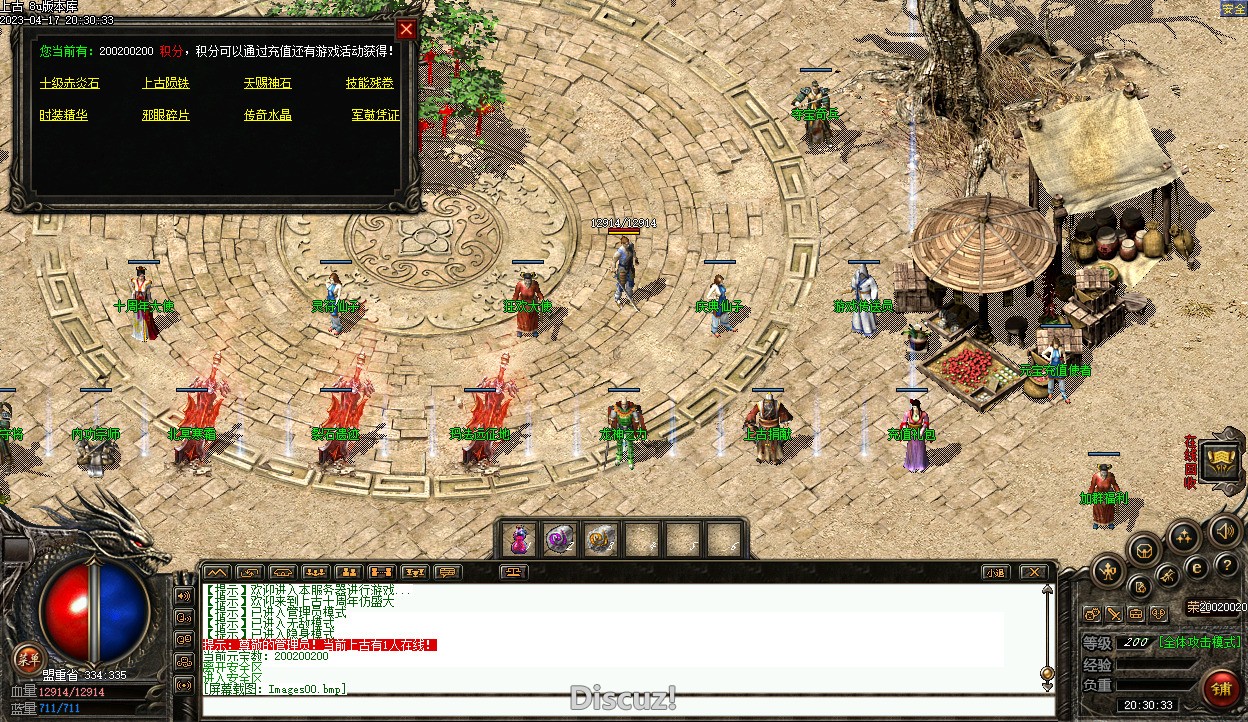Click the chat text input field
Screen dimensions: 1248x722
tap(620, 706)
